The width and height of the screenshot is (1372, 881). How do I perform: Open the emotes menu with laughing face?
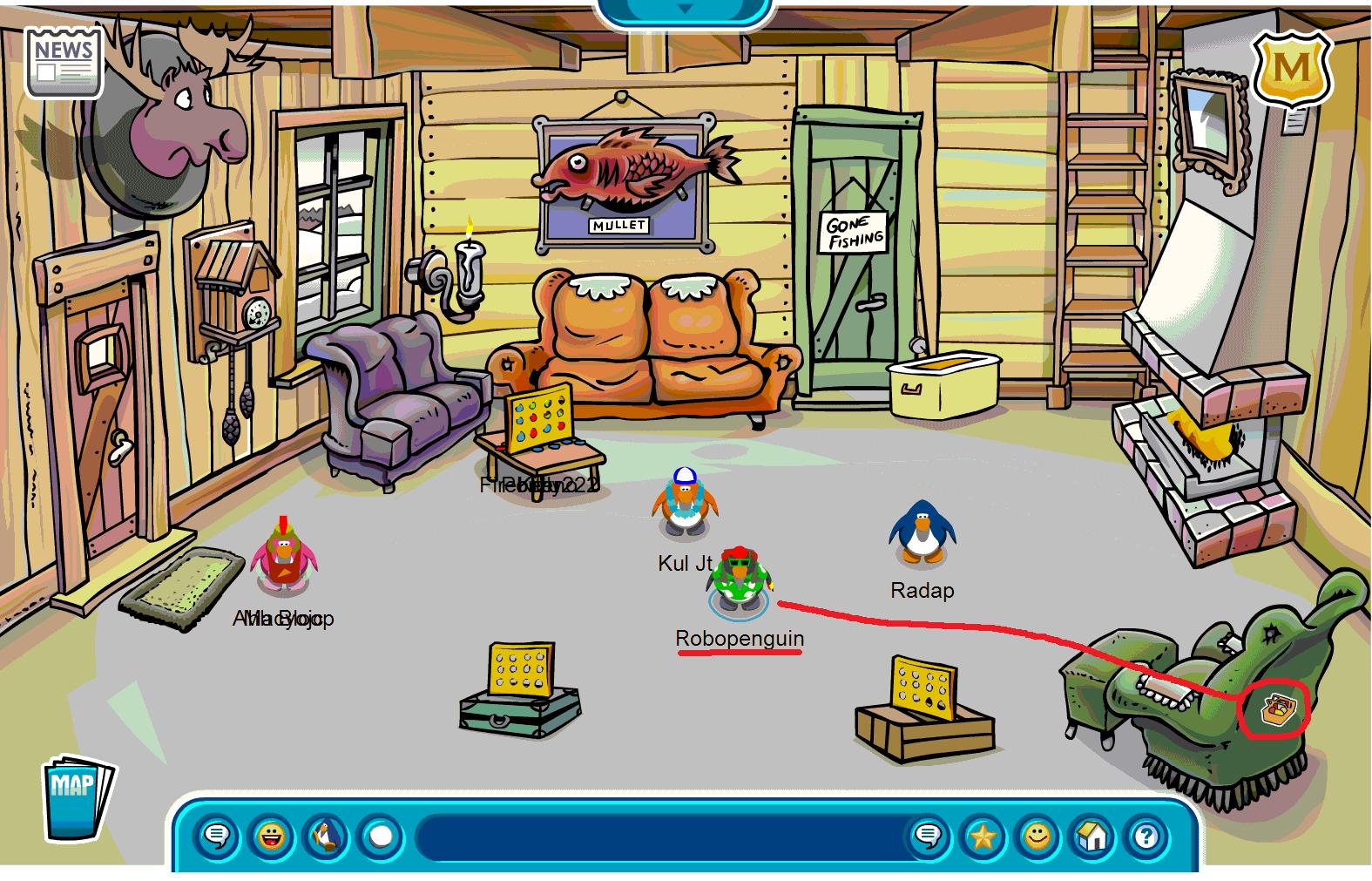click(x=271, y=837)
